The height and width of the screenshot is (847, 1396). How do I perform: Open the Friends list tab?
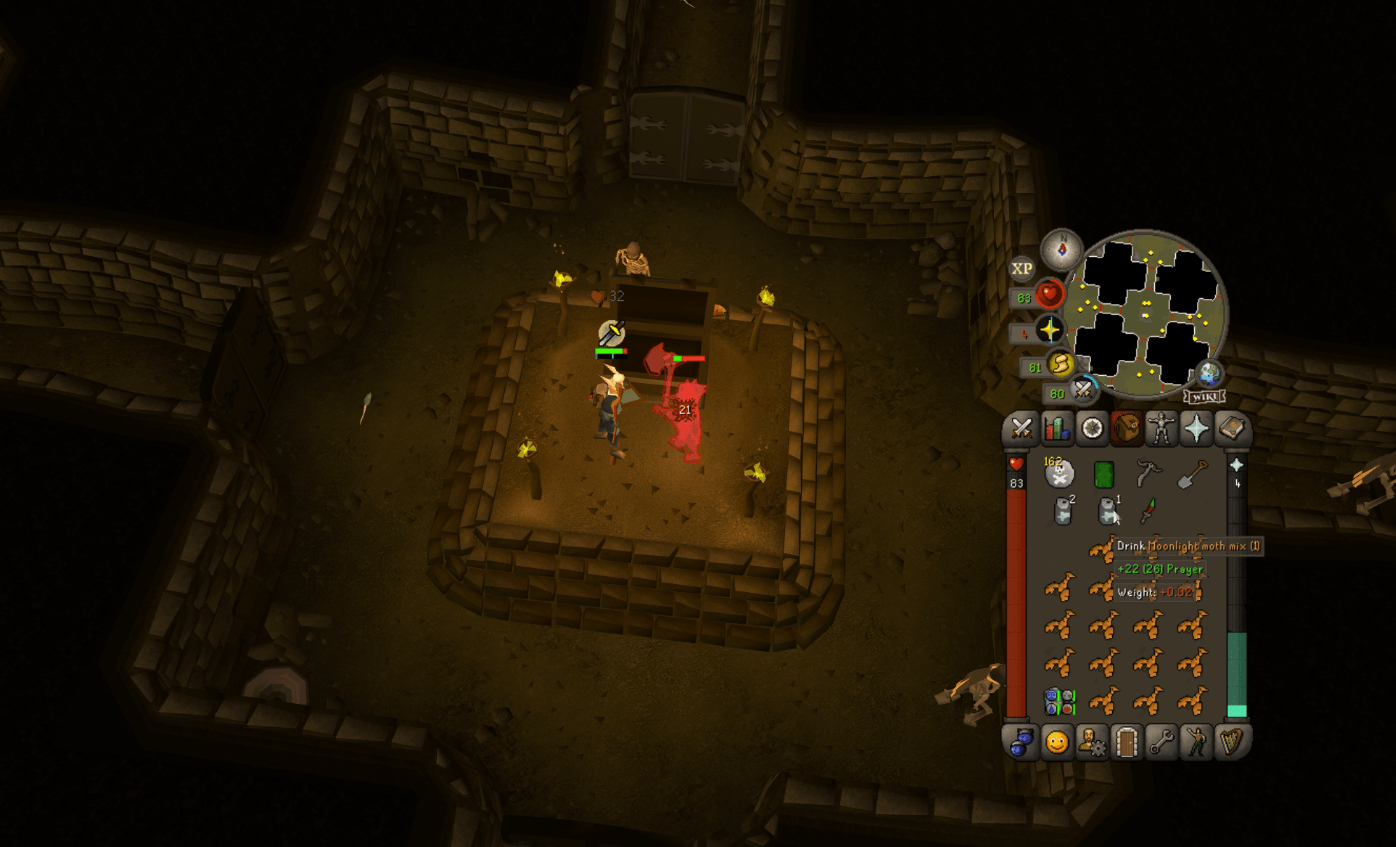point(1059,742)
